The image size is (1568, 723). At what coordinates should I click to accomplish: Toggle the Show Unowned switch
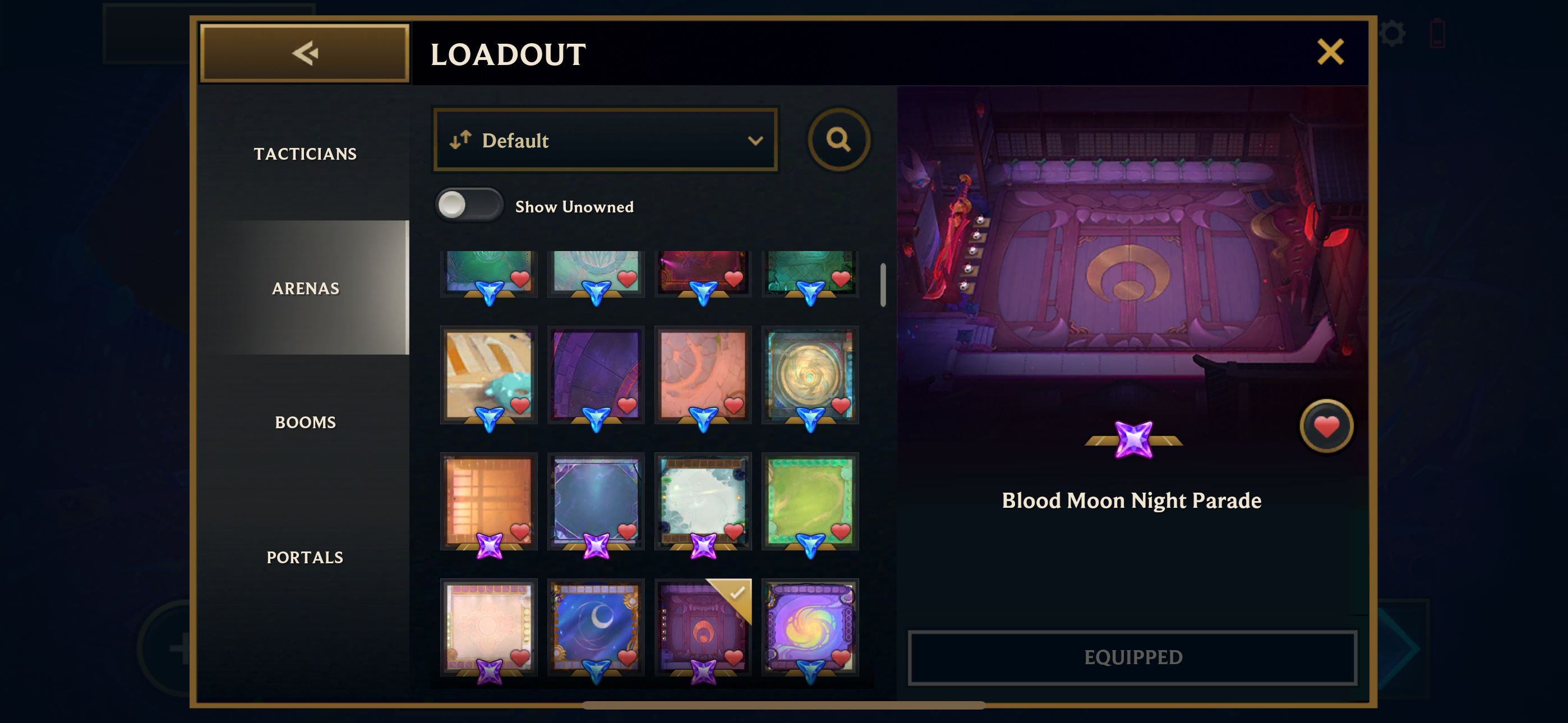tap(469, 206)
